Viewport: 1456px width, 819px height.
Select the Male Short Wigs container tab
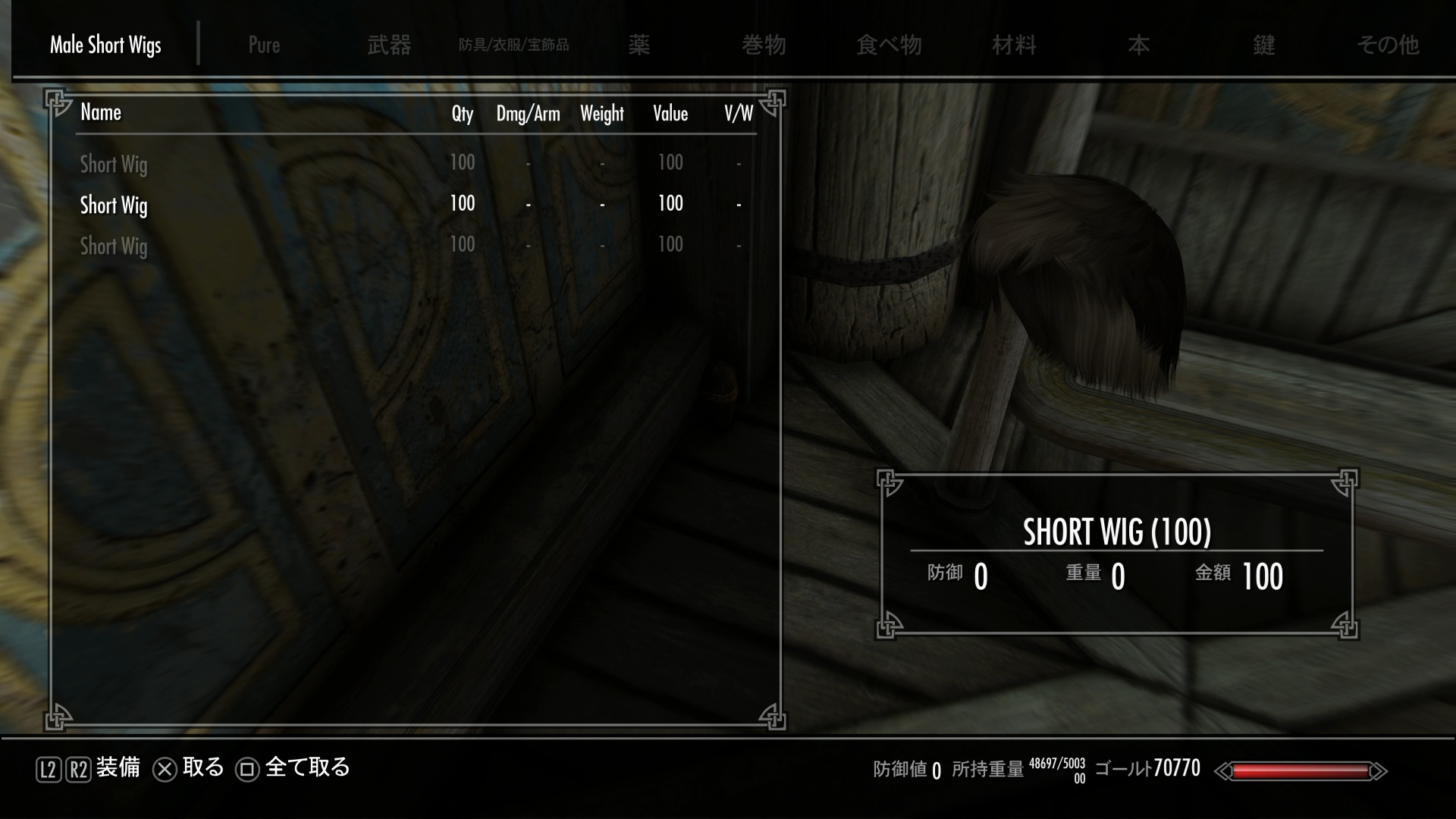pos(105,45)
